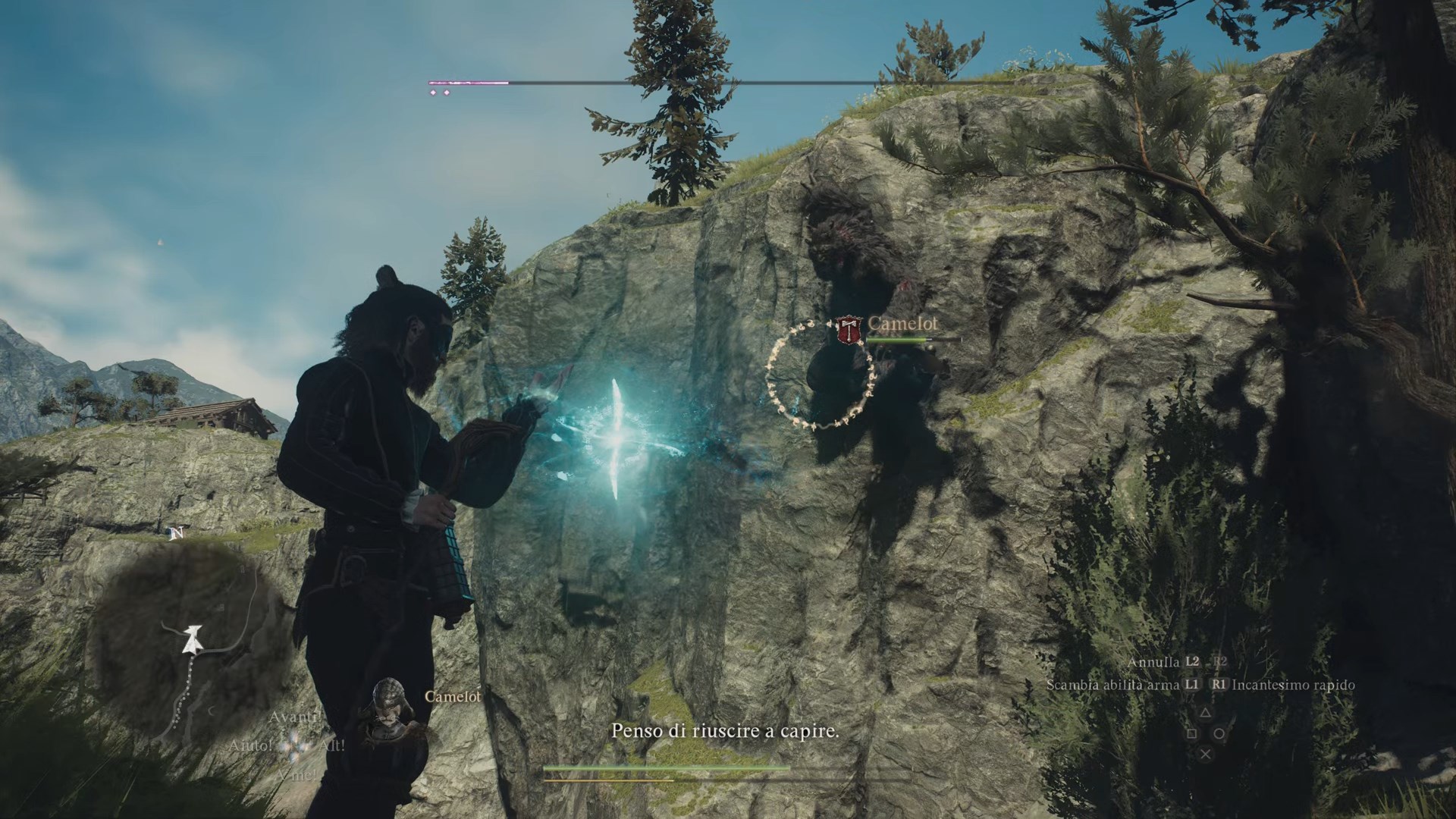Click the north "N" compass marker
This screenshot has width=1456, height=819.
point(177,534)
